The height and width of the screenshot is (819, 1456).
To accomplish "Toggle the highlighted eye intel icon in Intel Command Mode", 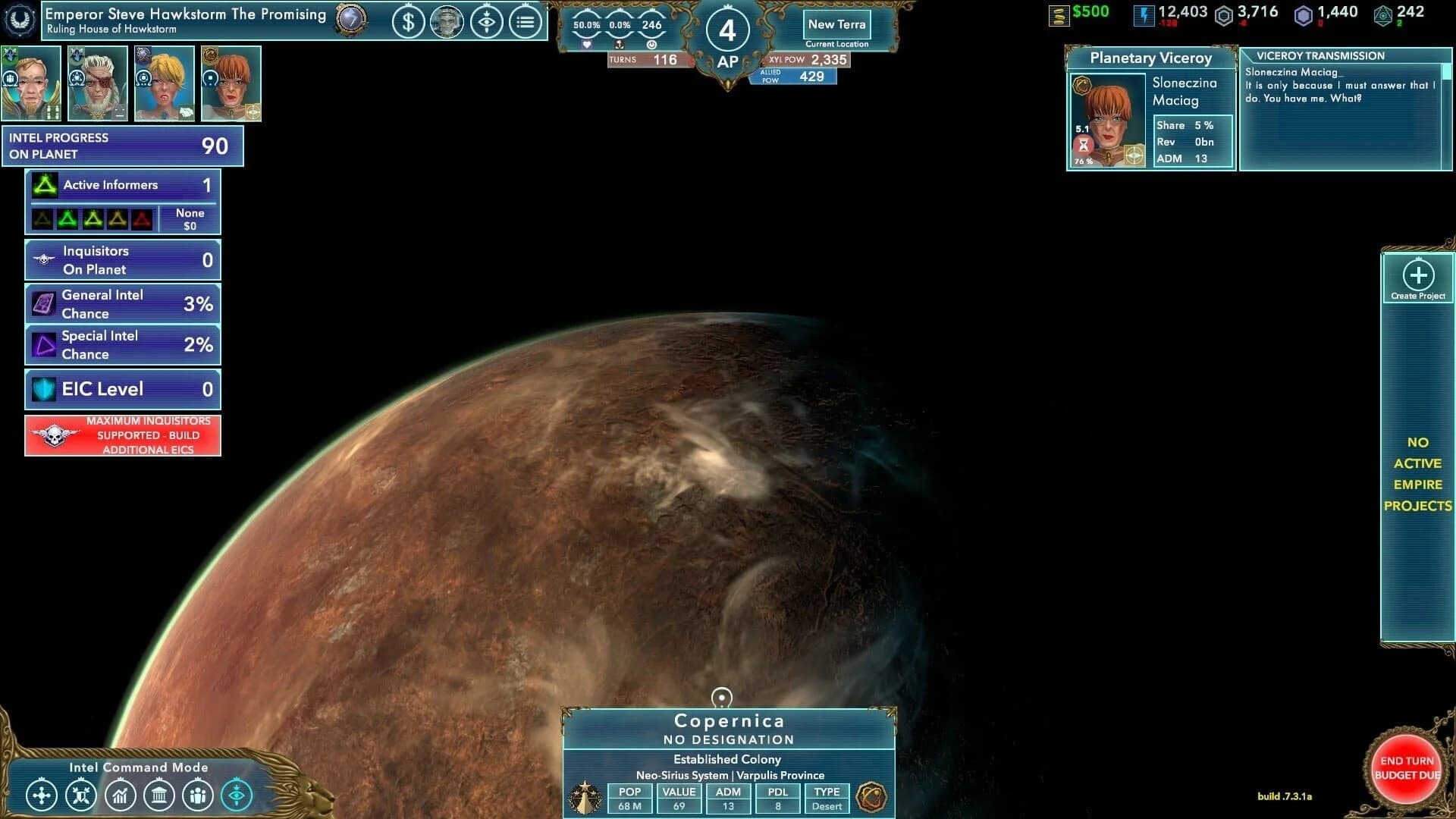I will coord(236,795).
